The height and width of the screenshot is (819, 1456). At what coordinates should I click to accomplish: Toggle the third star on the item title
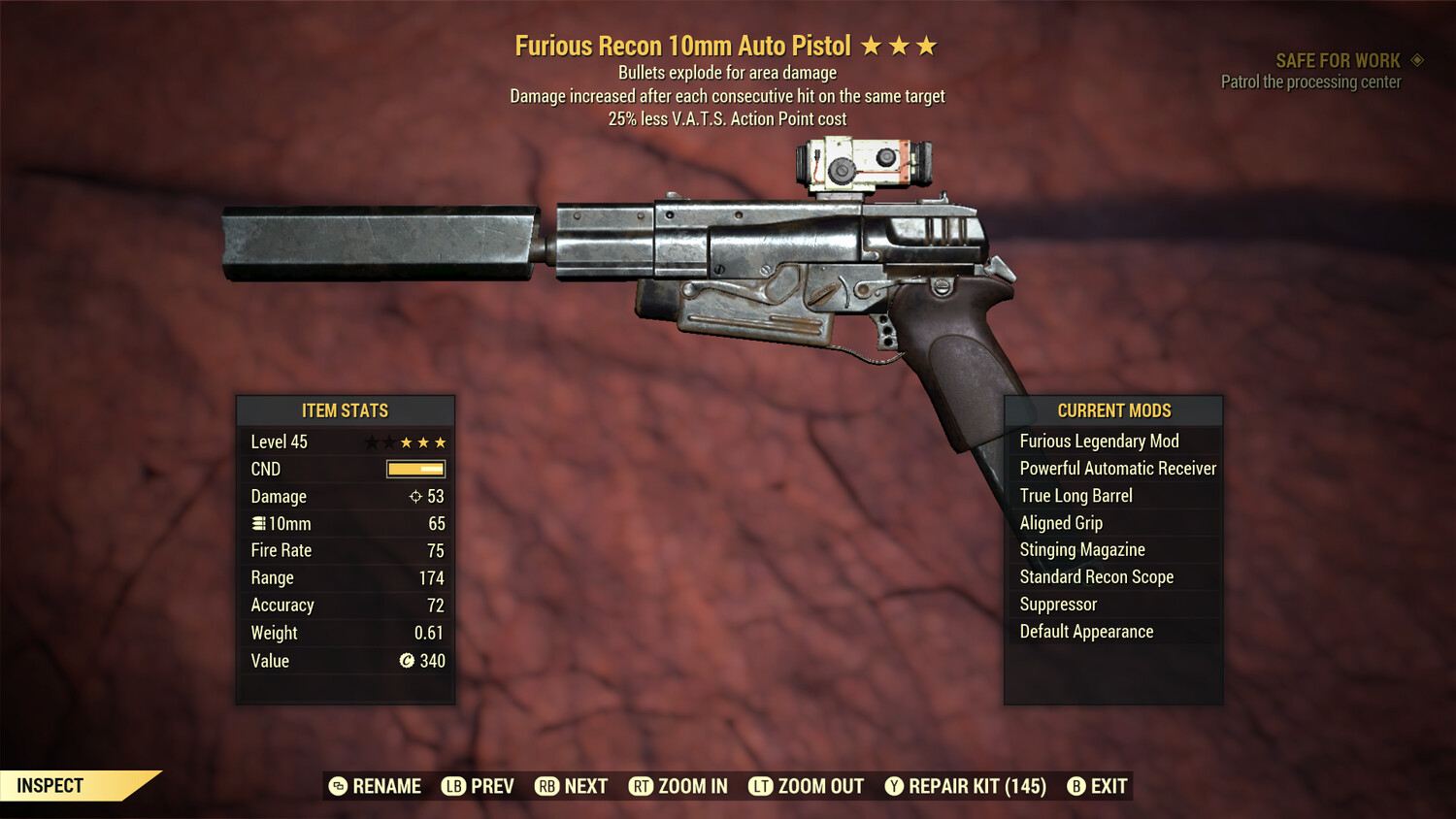(x=929, y=45)
